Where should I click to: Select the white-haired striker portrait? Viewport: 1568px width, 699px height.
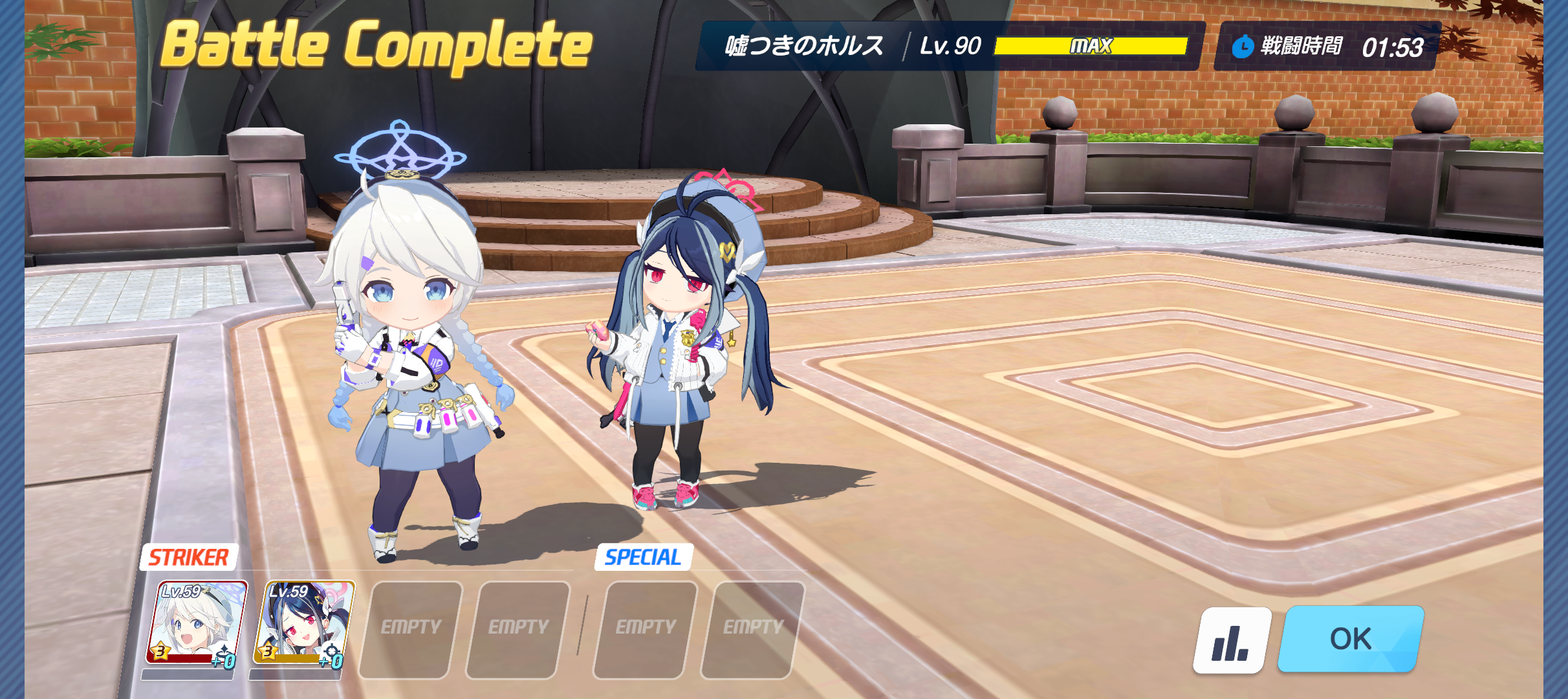click(197, 625)
